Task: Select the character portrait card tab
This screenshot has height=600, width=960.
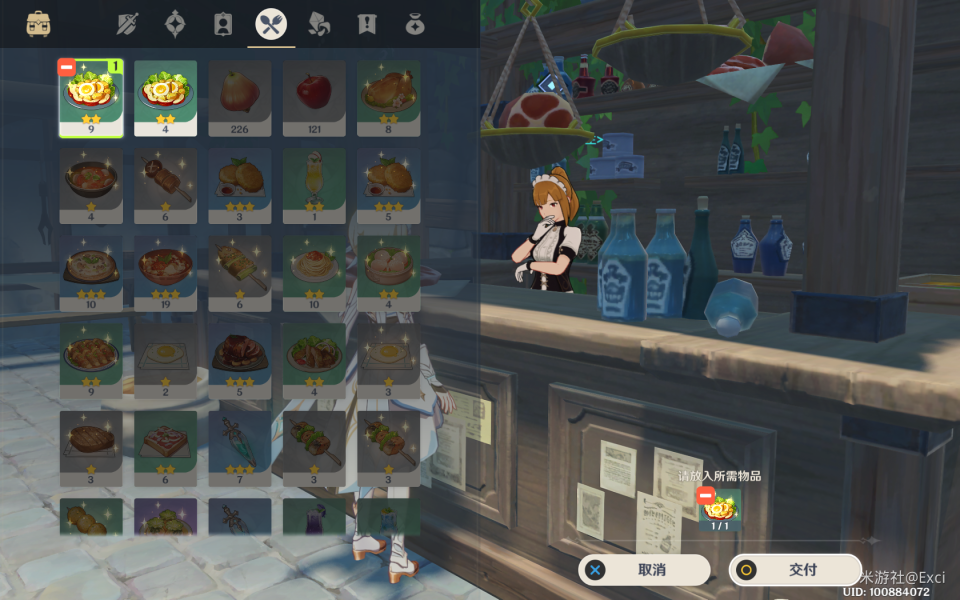Action: (x=223, y=24)
